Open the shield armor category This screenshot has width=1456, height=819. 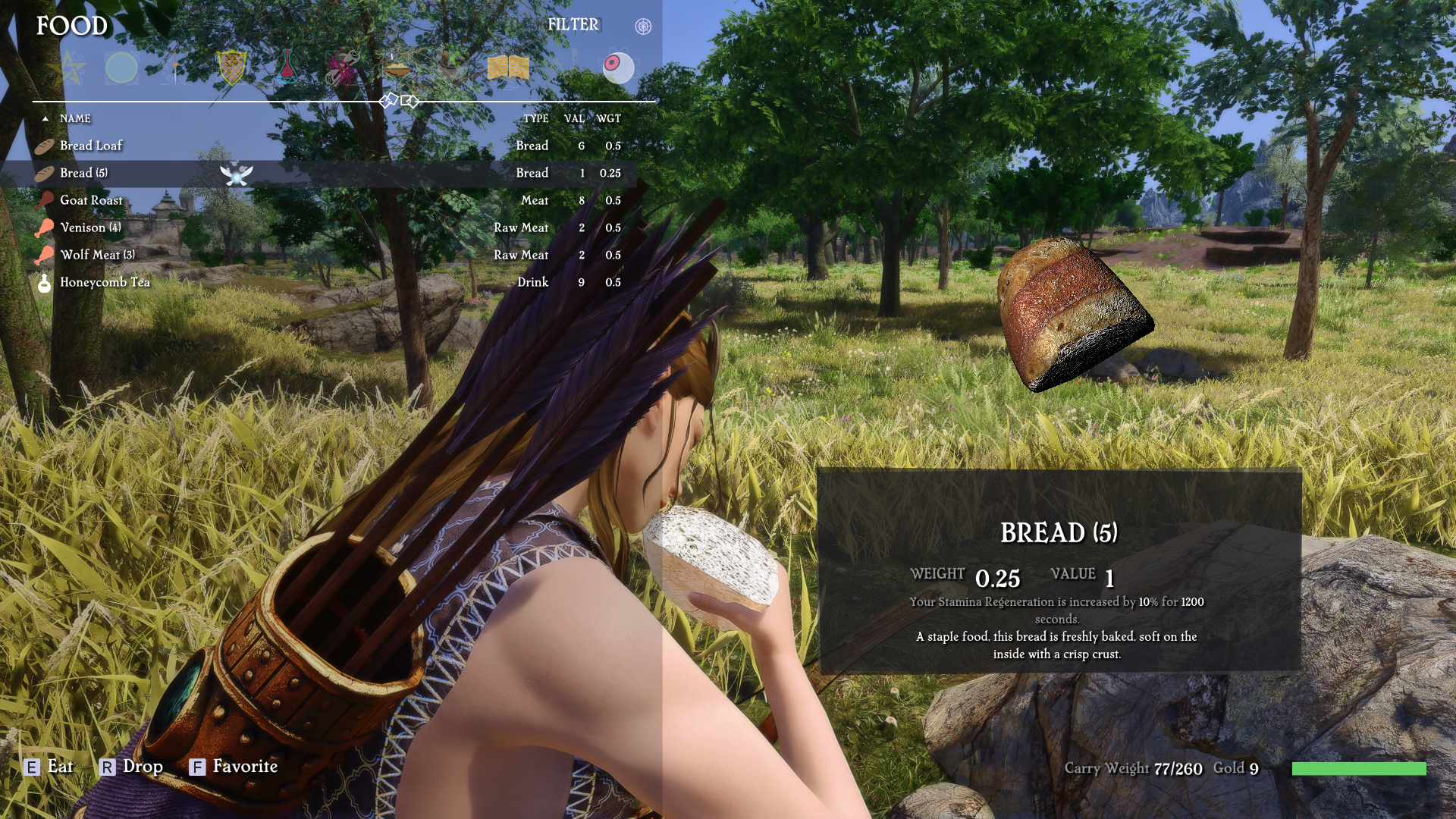tap(231, 68)
